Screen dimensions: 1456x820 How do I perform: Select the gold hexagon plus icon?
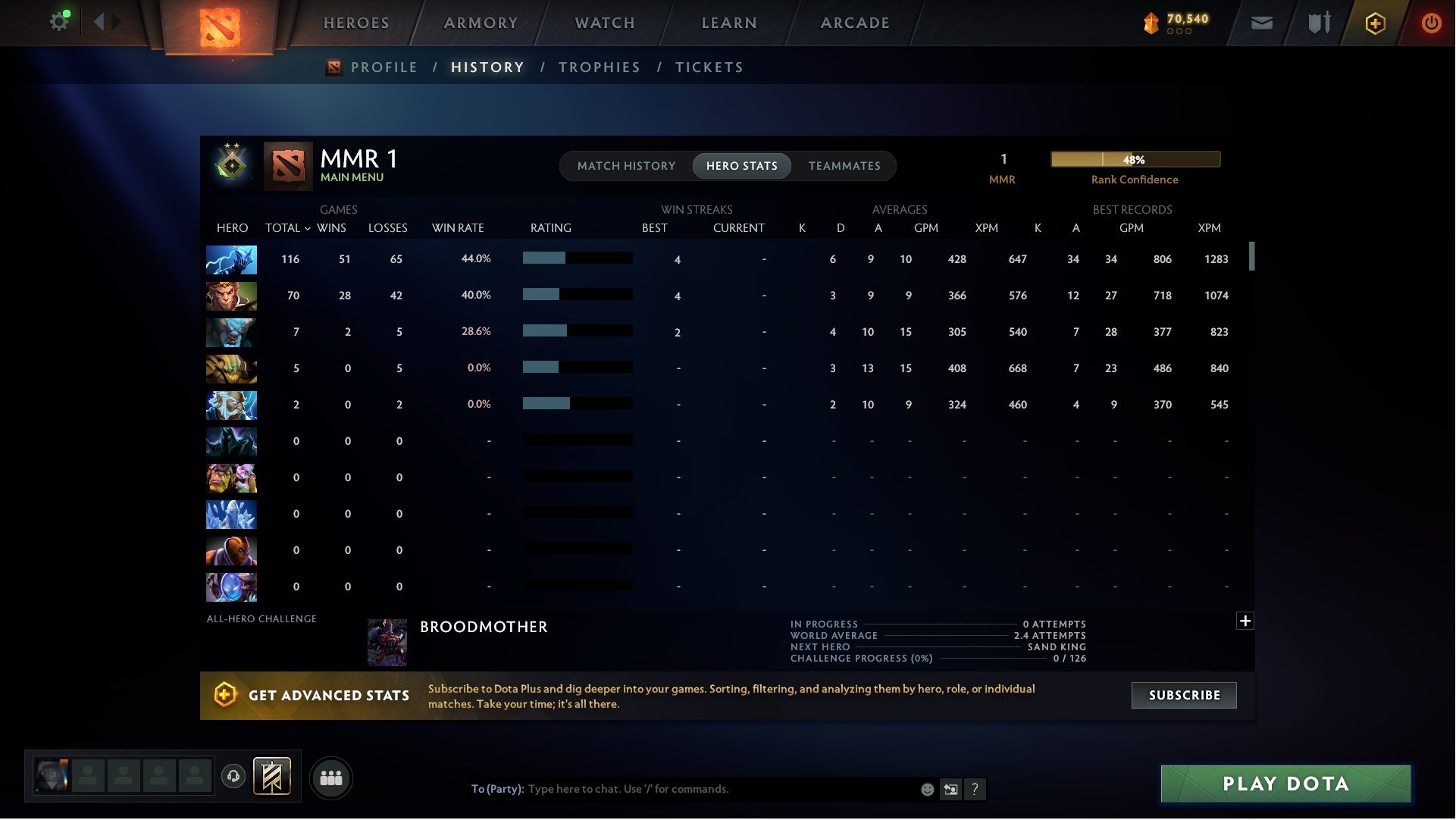[1375, 23]
